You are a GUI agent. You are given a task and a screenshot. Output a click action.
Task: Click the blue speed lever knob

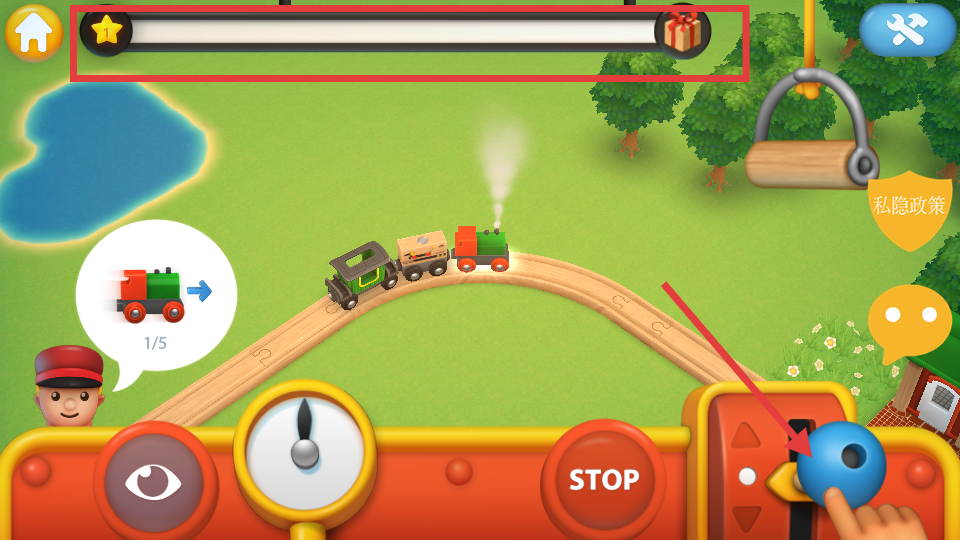click(x=841, y=464)
